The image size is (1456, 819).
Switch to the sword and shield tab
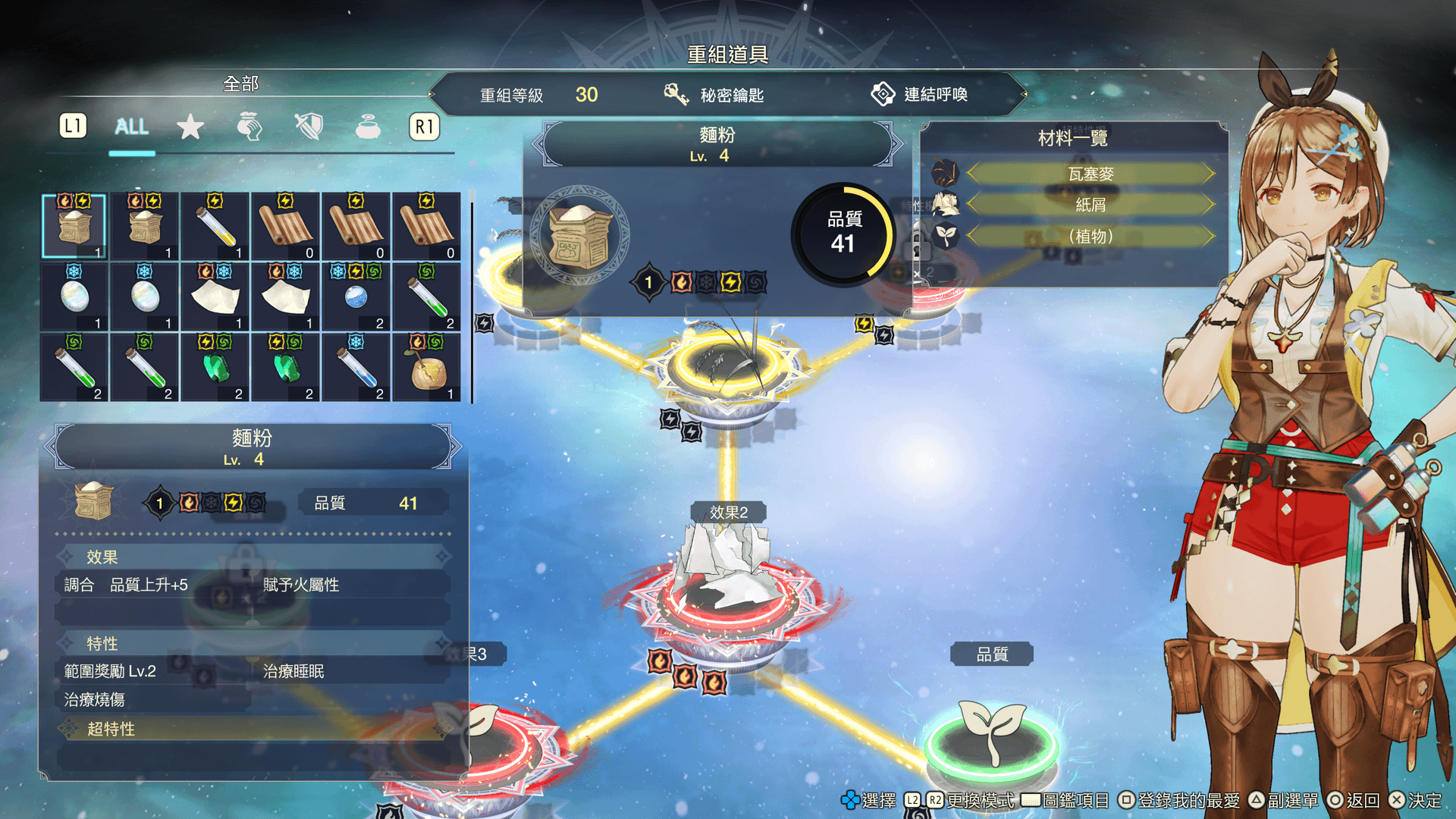[309, 127]
